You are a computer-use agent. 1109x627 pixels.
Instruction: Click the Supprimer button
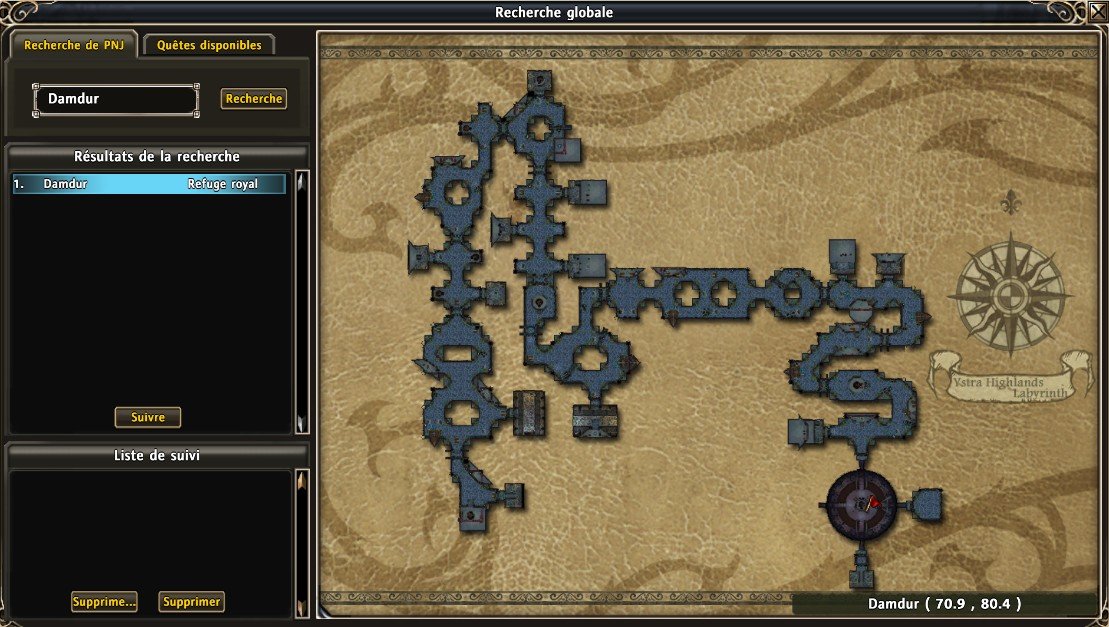[x=191, y=602]
